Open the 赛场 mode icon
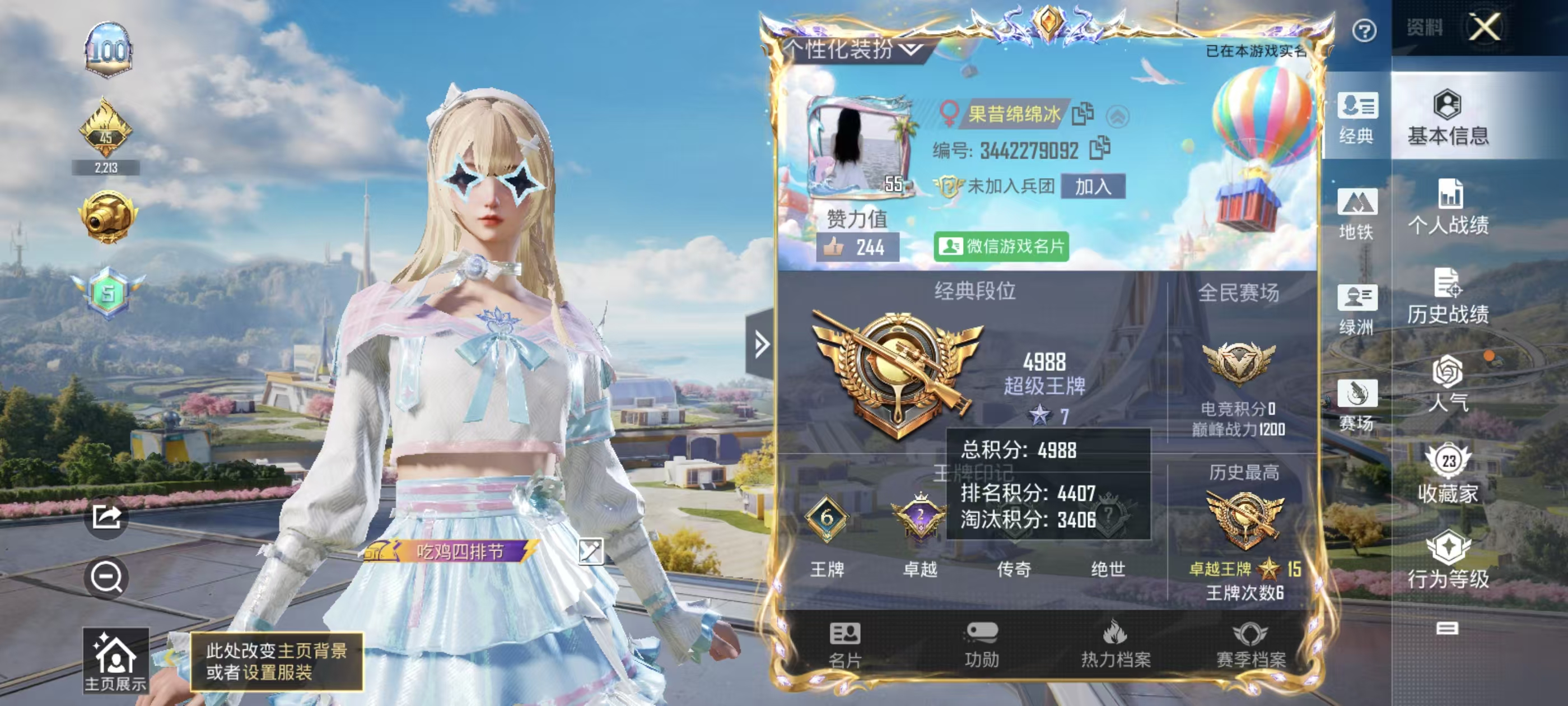 (1357, 405)
